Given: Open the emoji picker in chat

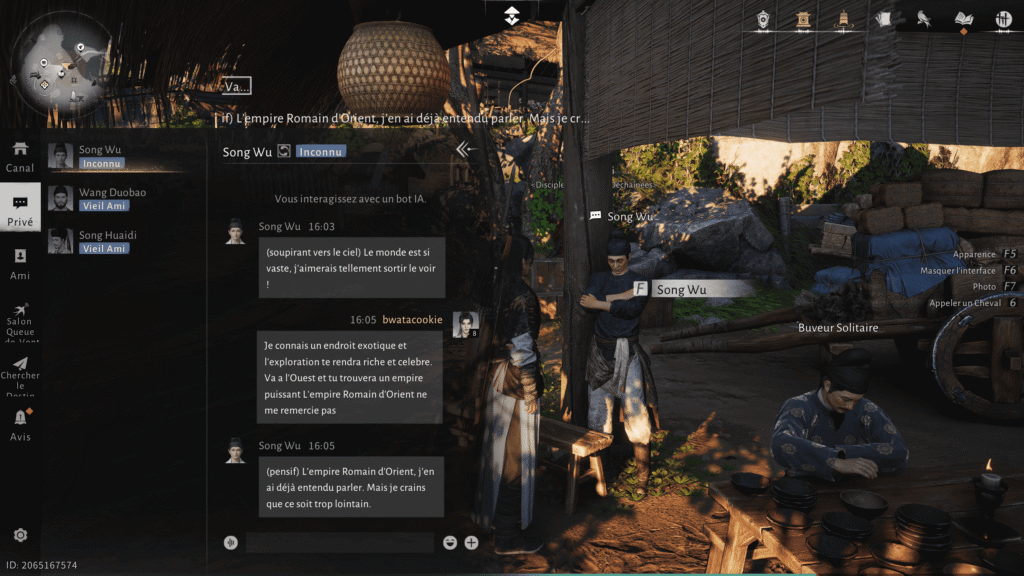Looking at the screenshot, I should pyautogui.click(x=451, y=543).
